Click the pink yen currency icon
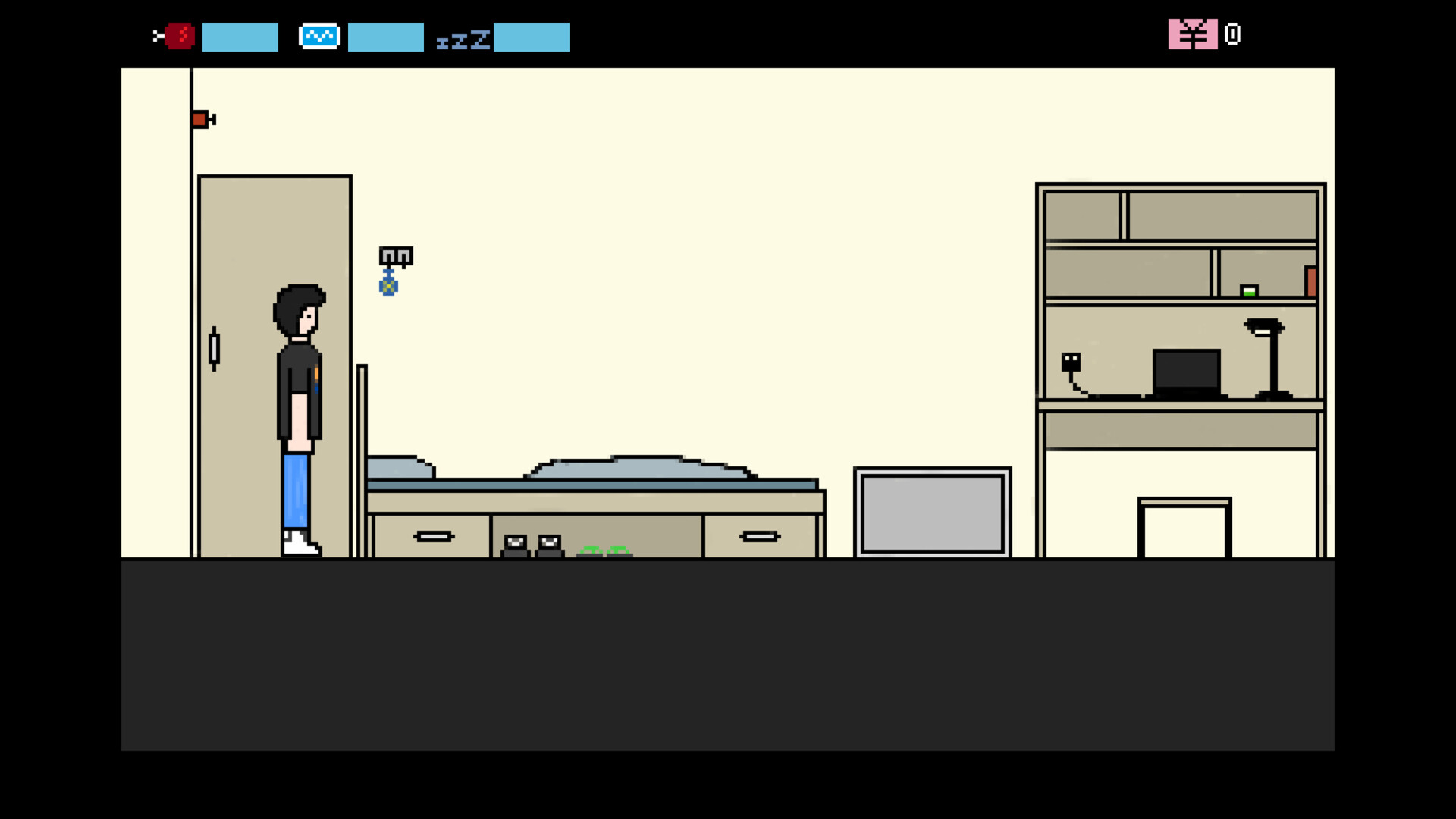 (1193, 34)
